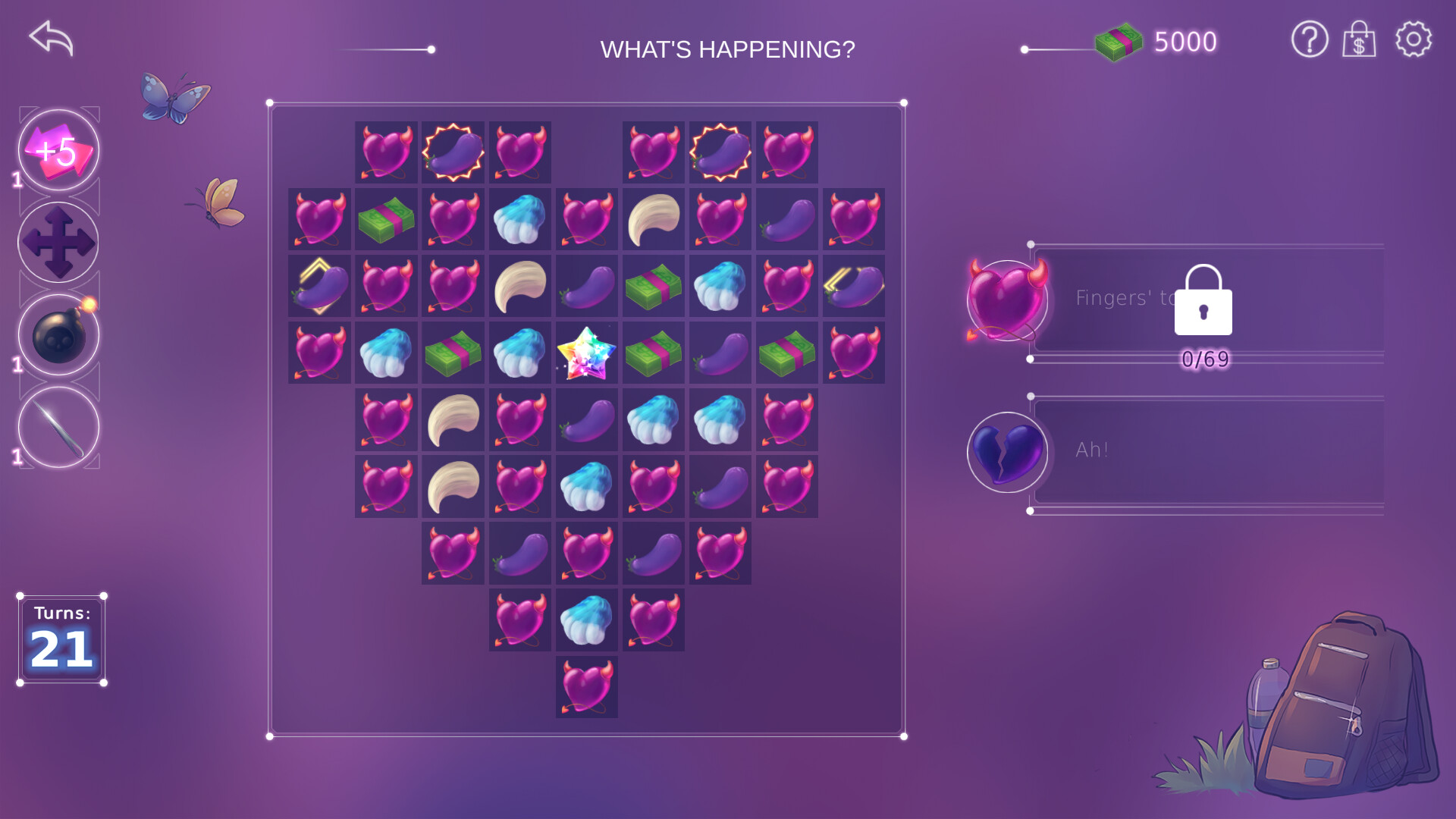Click the rainbow star tile on the board
1456x819 pixels.
click(x=585, y=353)
